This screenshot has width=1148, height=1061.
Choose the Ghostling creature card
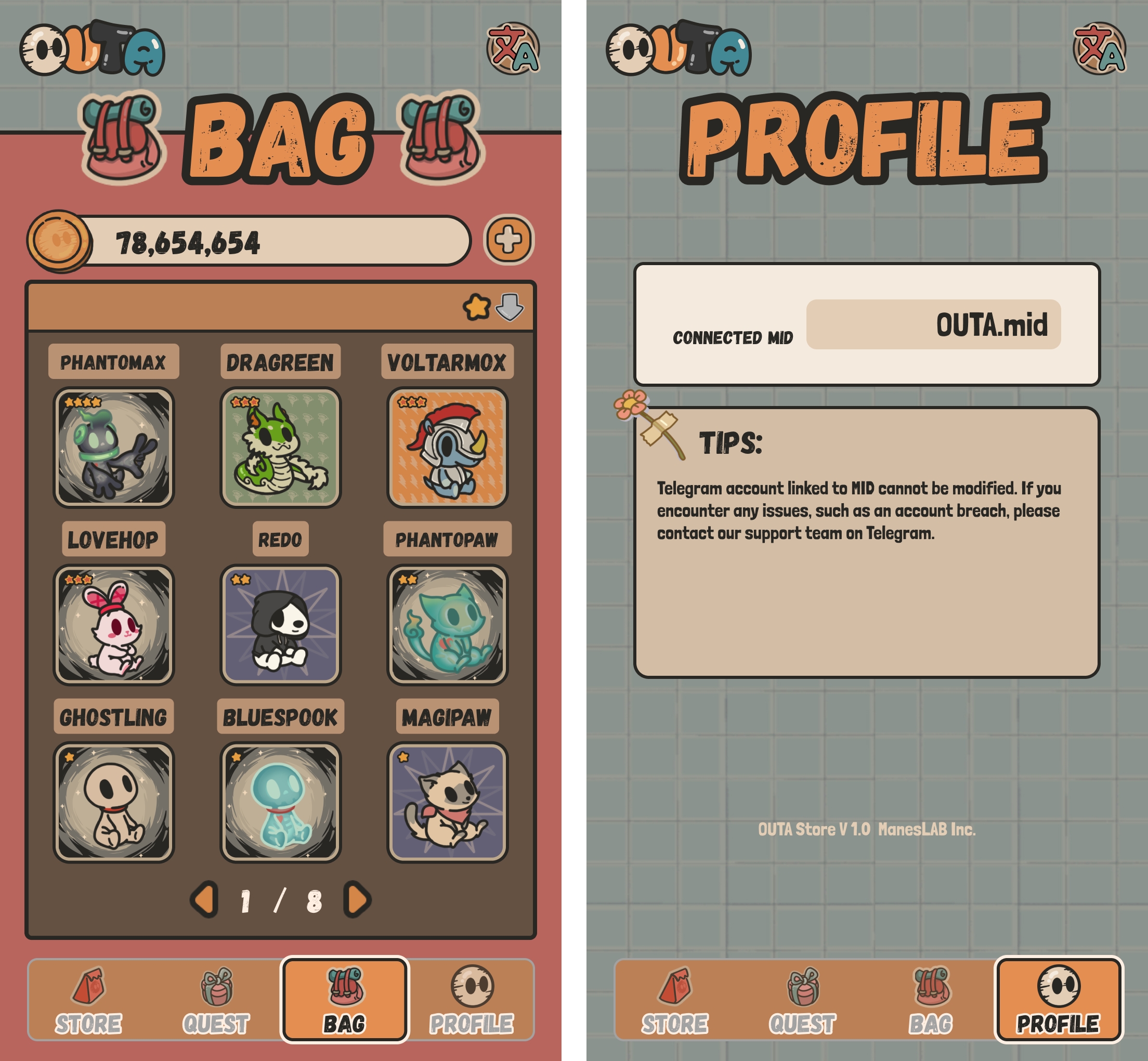[x=114, y=802]
